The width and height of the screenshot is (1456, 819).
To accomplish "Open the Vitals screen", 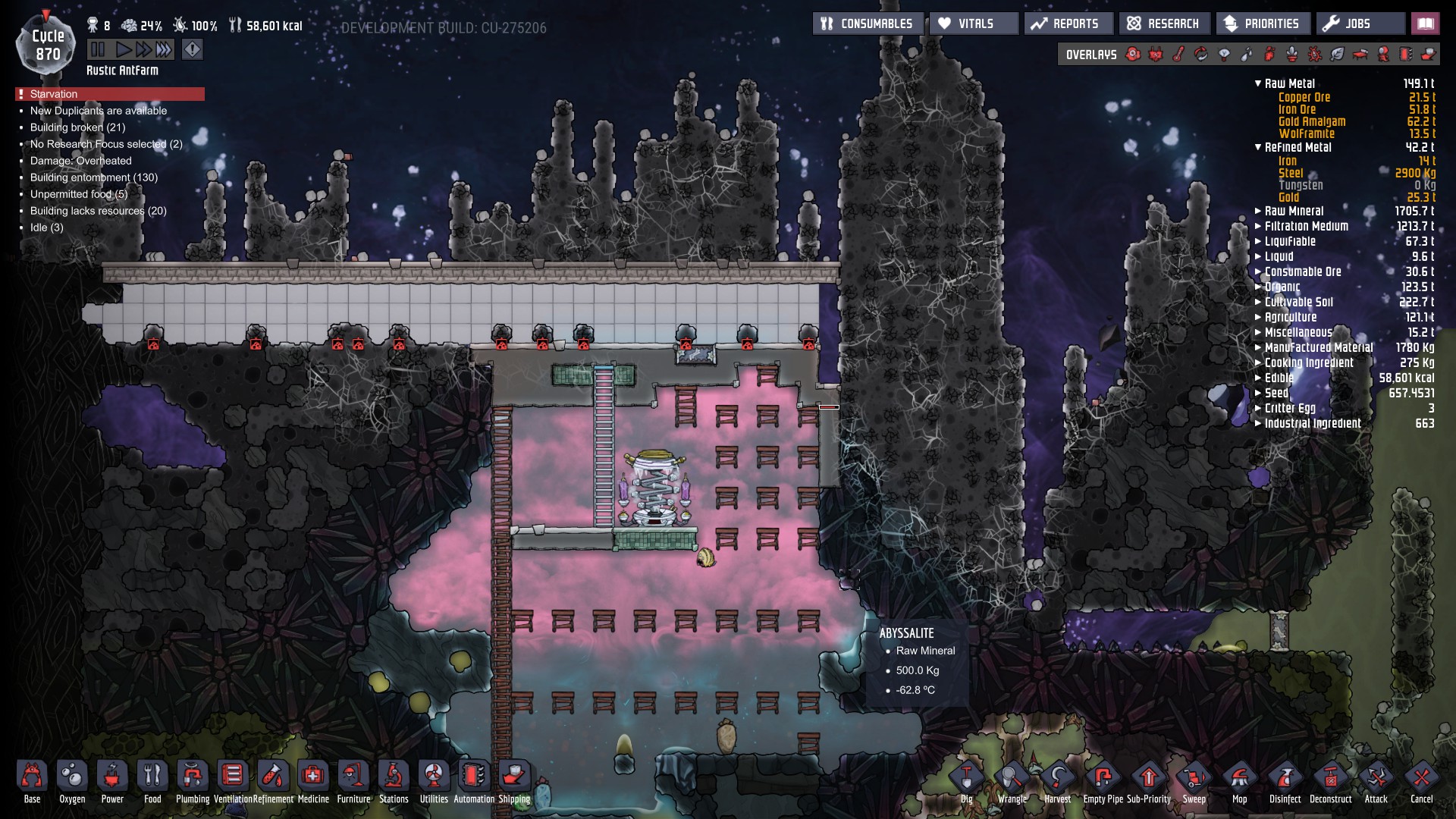I will [x=974, y=24].
